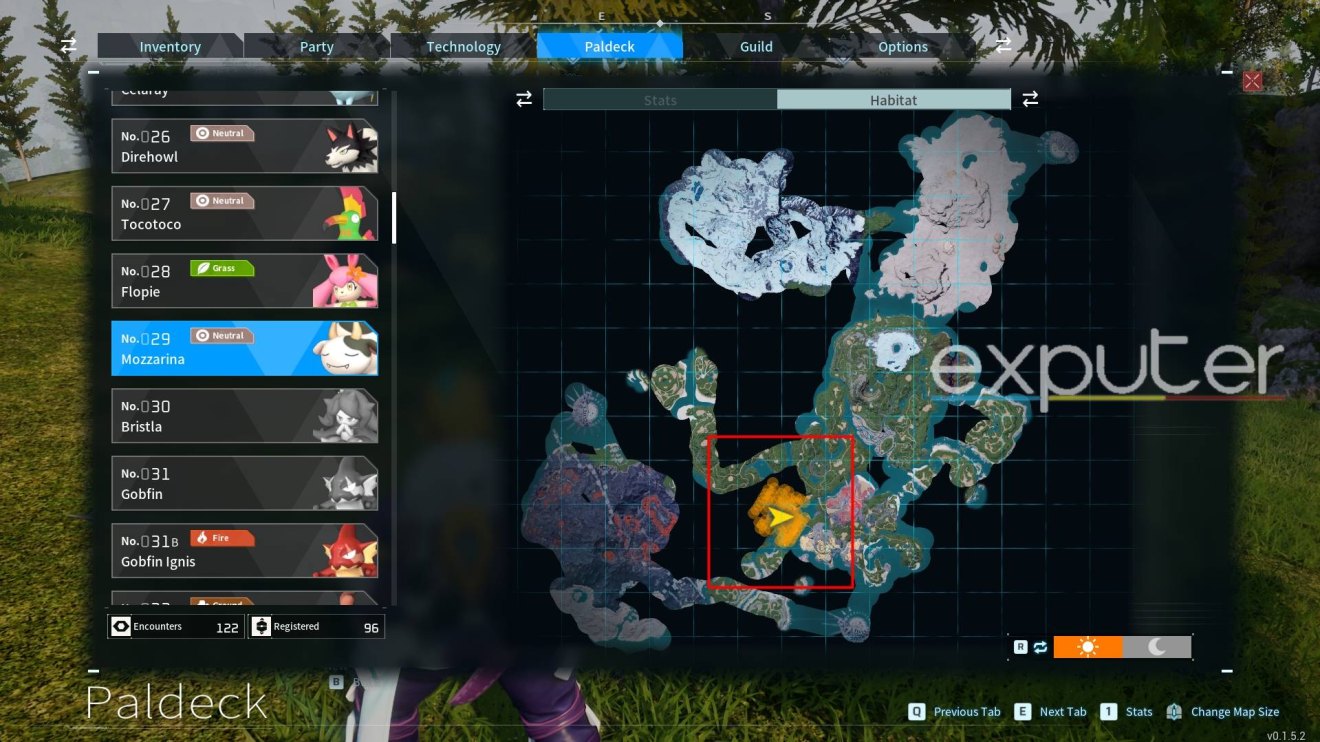This screenshot has width=1320, height=742.
Task: Select the Habitat sub-tab
Action: pyautogui.click(x=893, y=100)
